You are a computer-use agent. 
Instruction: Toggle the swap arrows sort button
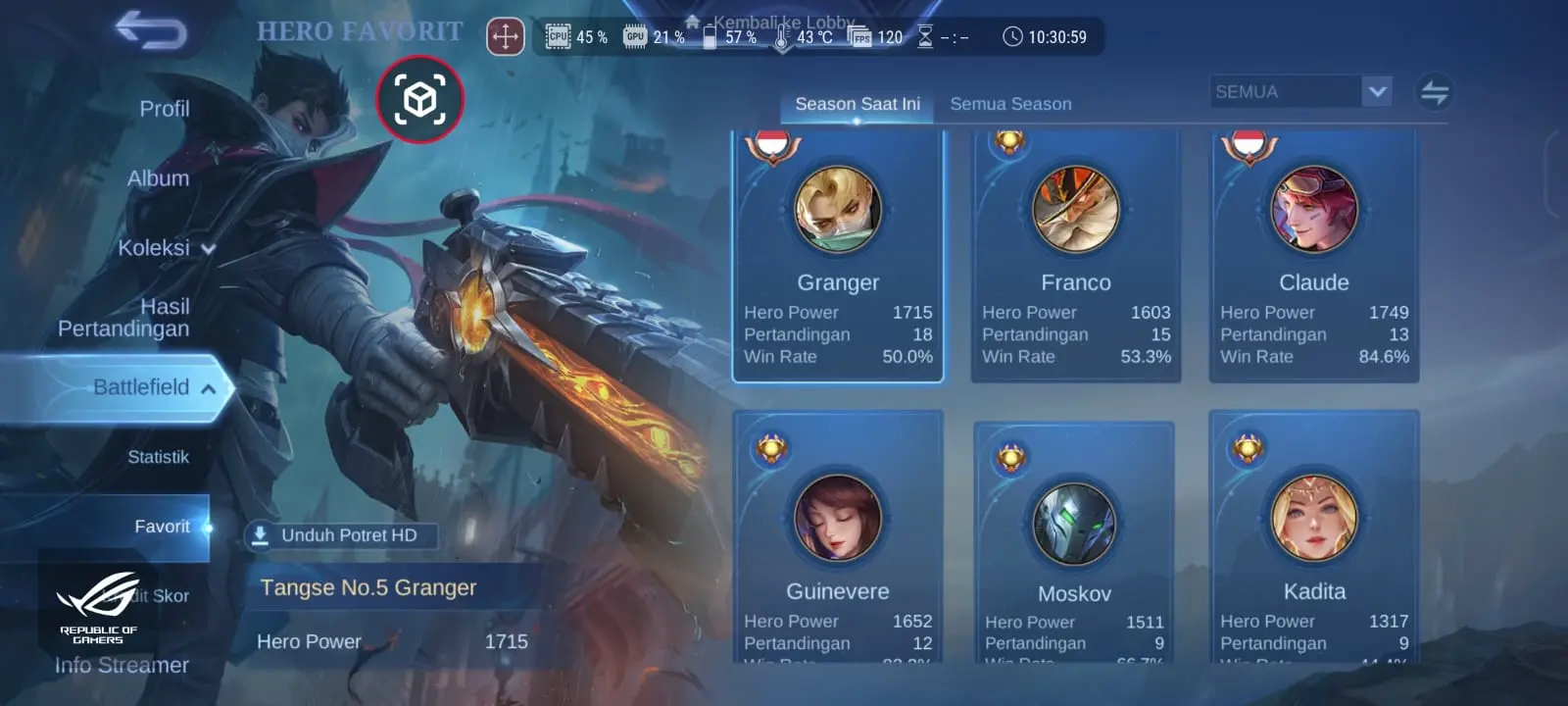click(x=1434, y=92)
